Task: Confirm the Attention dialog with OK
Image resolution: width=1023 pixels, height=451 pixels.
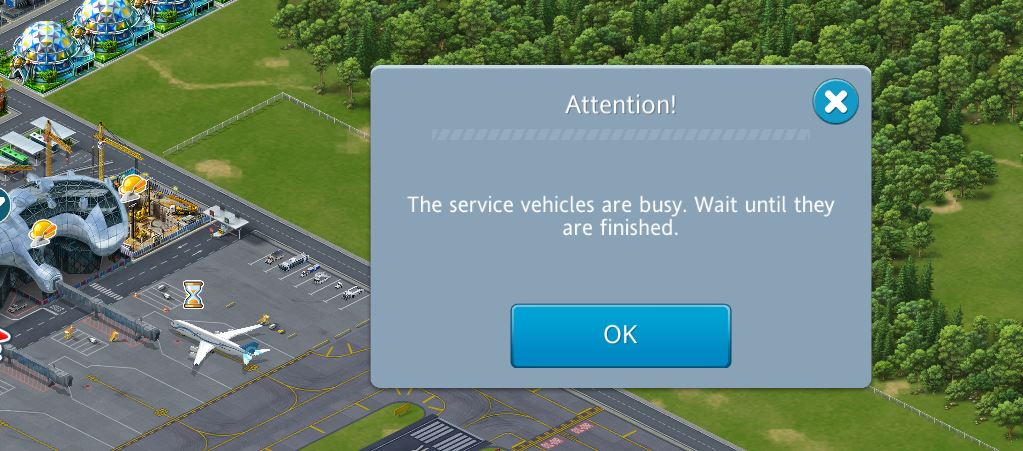Action: pyautogui.click(x=620, y=335)
